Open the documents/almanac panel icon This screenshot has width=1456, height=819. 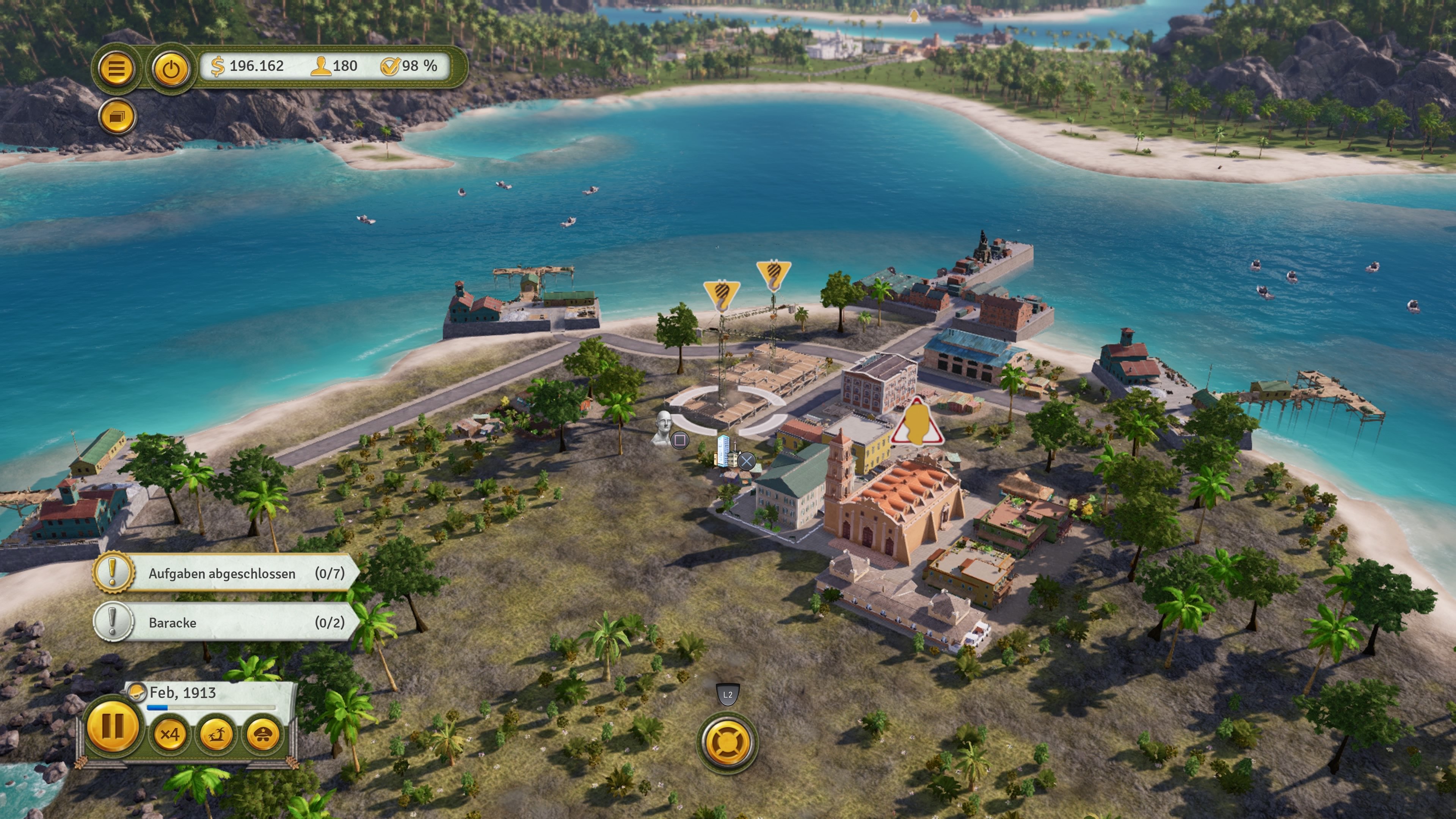(x=117, y=116)
